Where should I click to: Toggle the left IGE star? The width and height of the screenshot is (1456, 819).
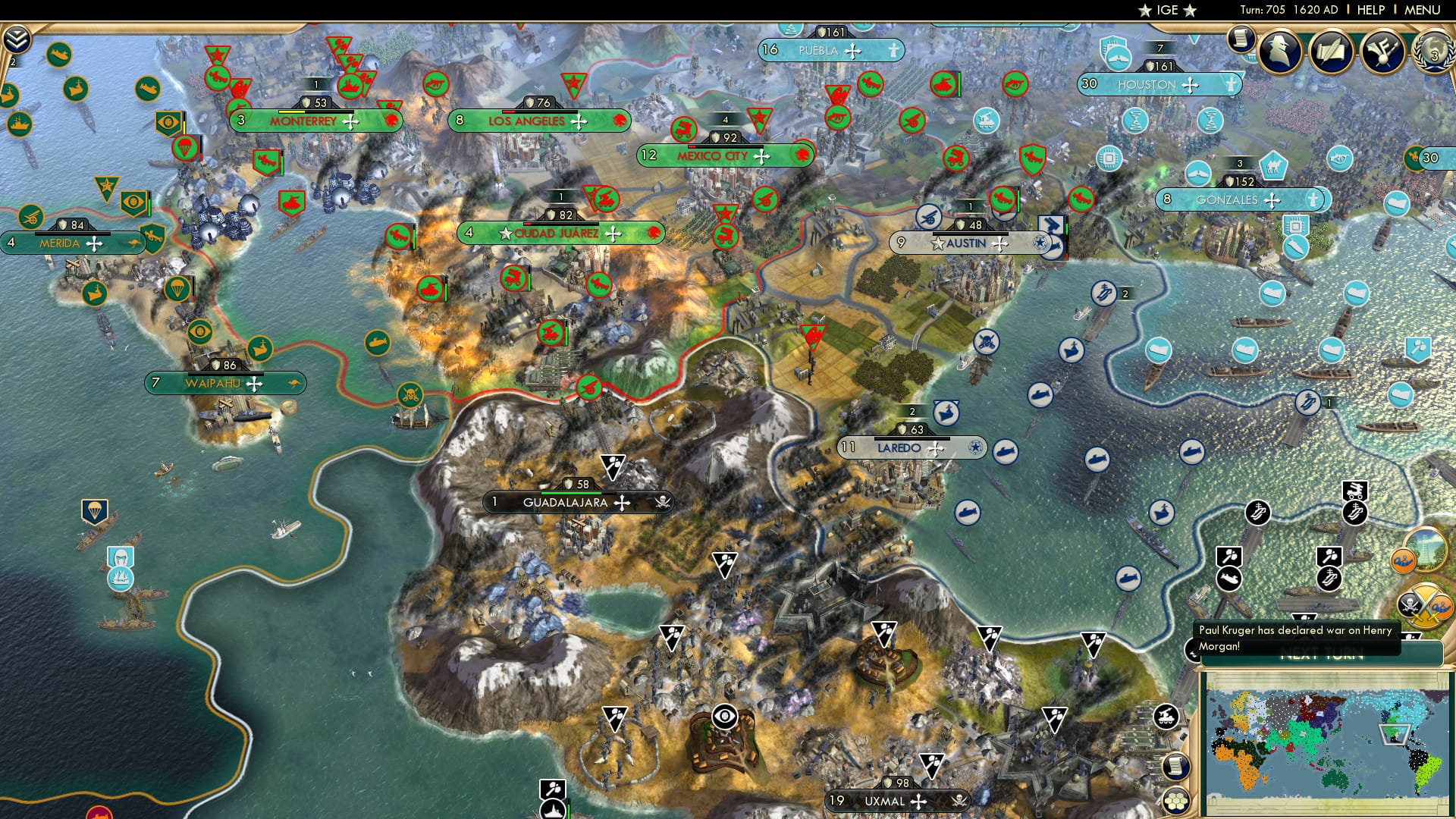(1144, 11)
